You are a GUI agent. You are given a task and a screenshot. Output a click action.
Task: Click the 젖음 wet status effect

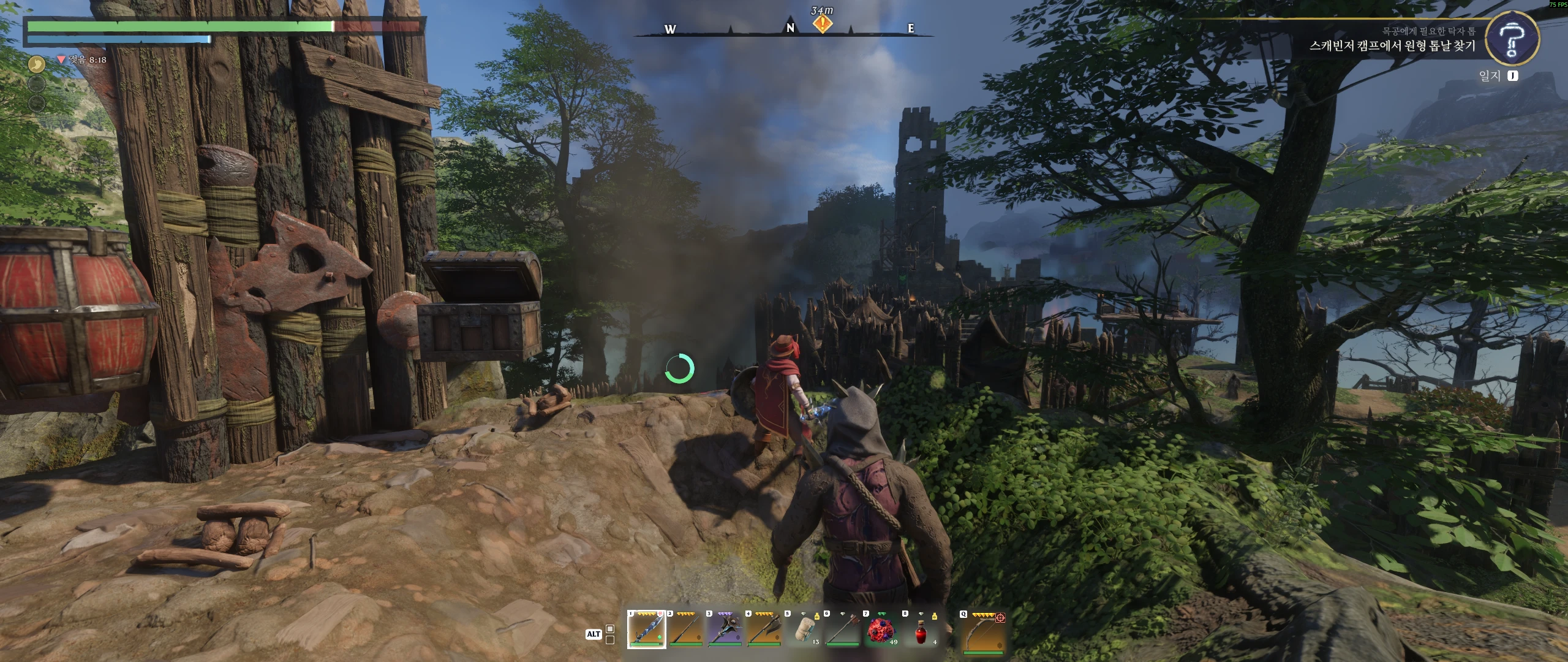pyautogui.click(x=81, y=59)
